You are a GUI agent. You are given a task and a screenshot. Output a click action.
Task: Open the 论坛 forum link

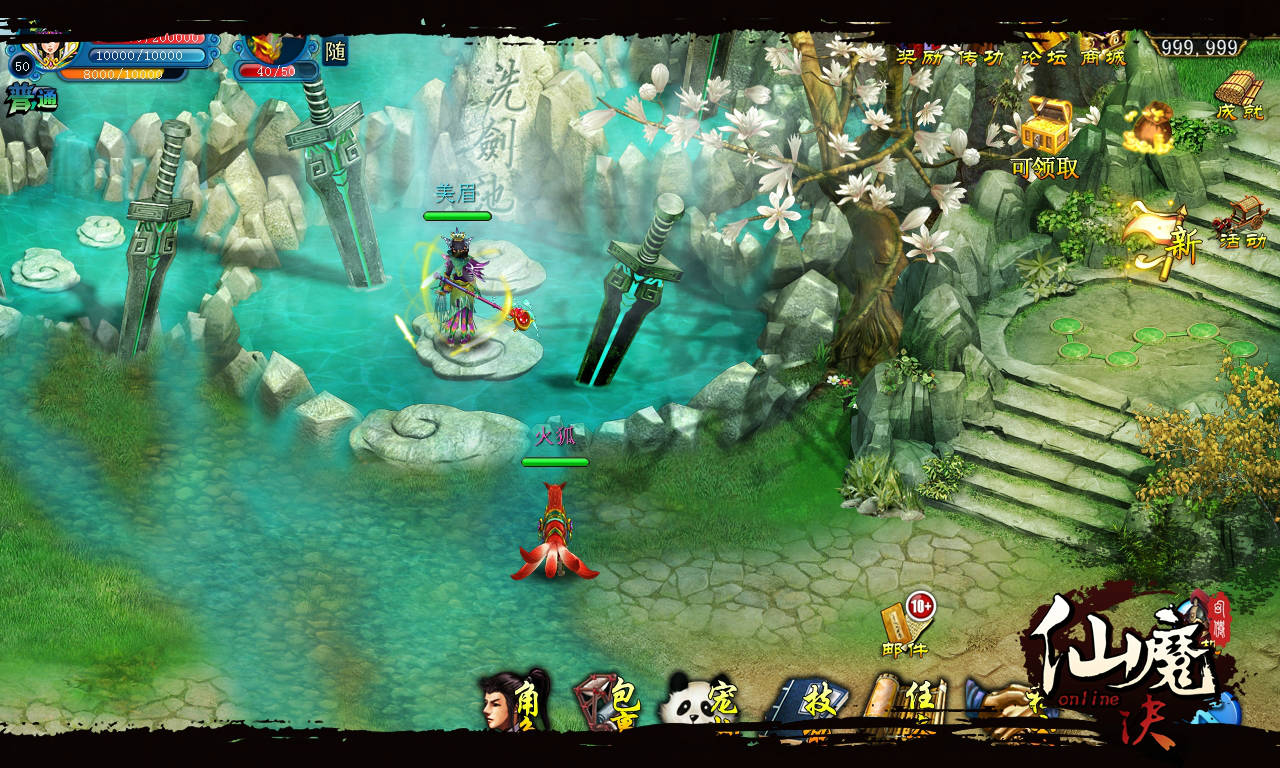coord(1043,55)
